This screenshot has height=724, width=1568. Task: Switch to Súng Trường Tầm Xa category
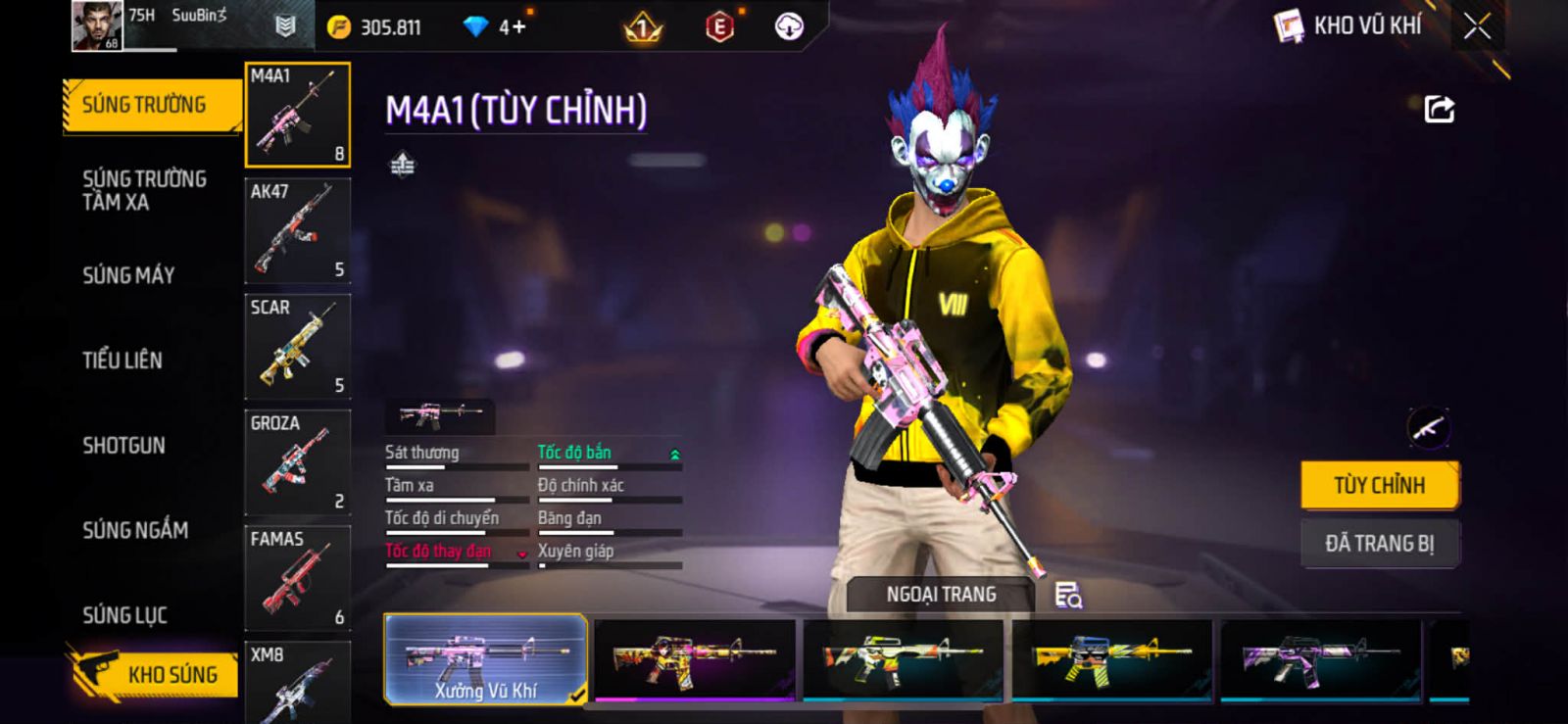[x=144, y=190]
